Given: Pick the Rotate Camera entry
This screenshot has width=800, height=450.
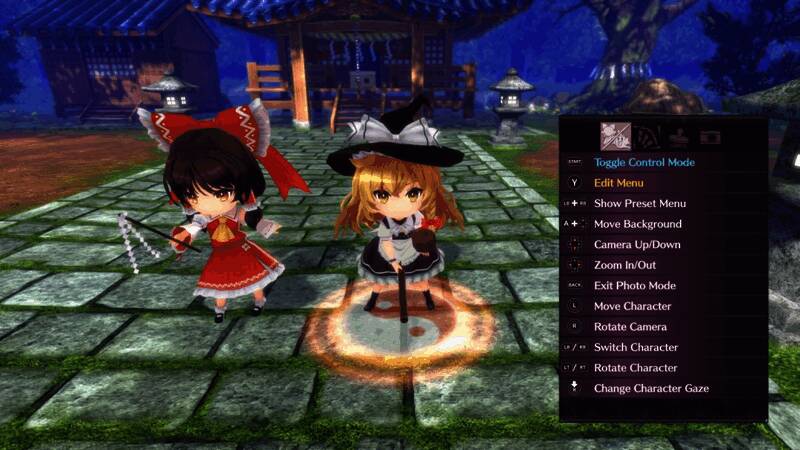Looking at the screenshot, I should coord(630,327).
